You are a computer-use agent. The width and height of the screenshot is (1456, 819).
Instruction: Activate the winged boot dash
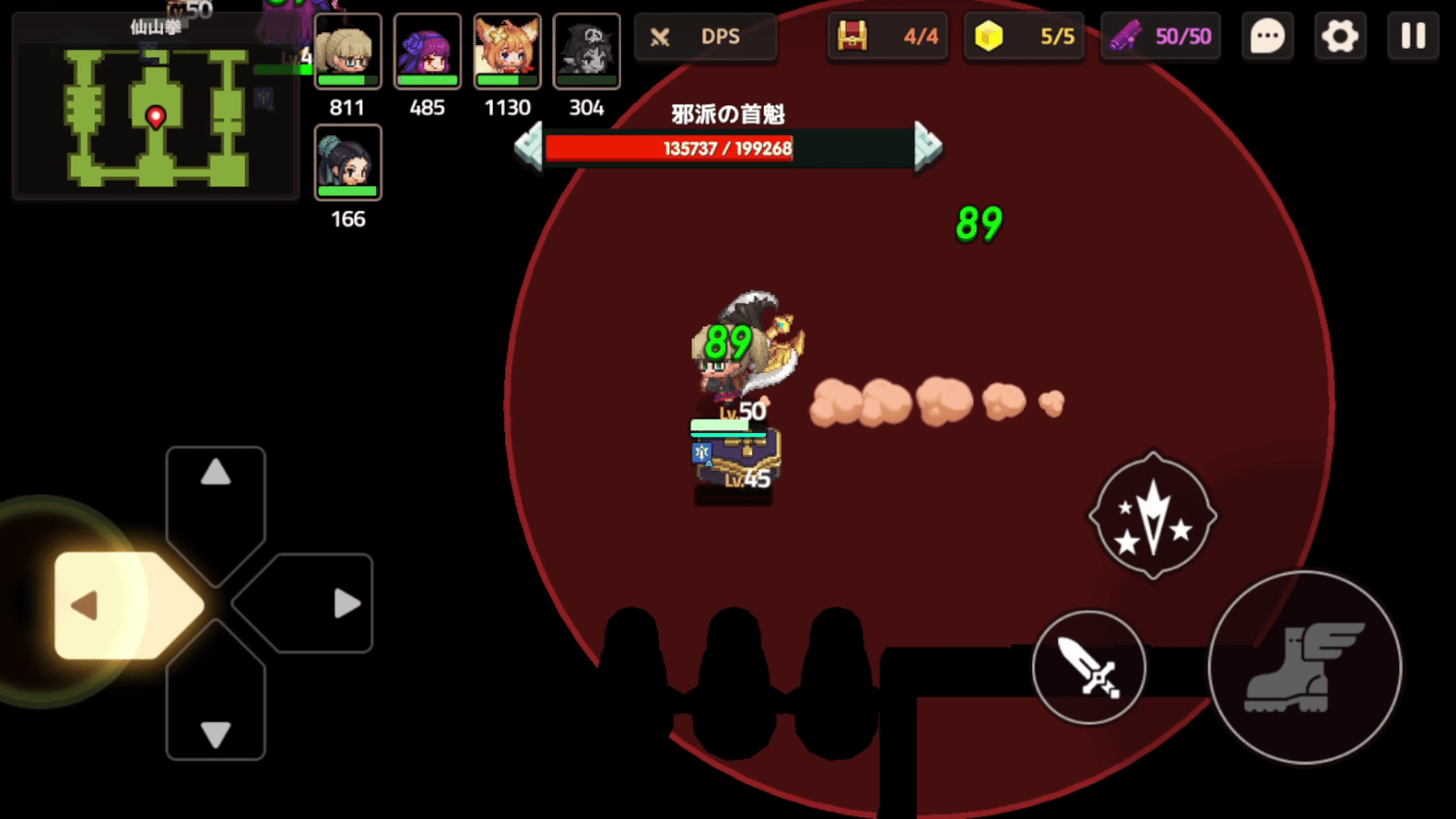pos(1304,667)
